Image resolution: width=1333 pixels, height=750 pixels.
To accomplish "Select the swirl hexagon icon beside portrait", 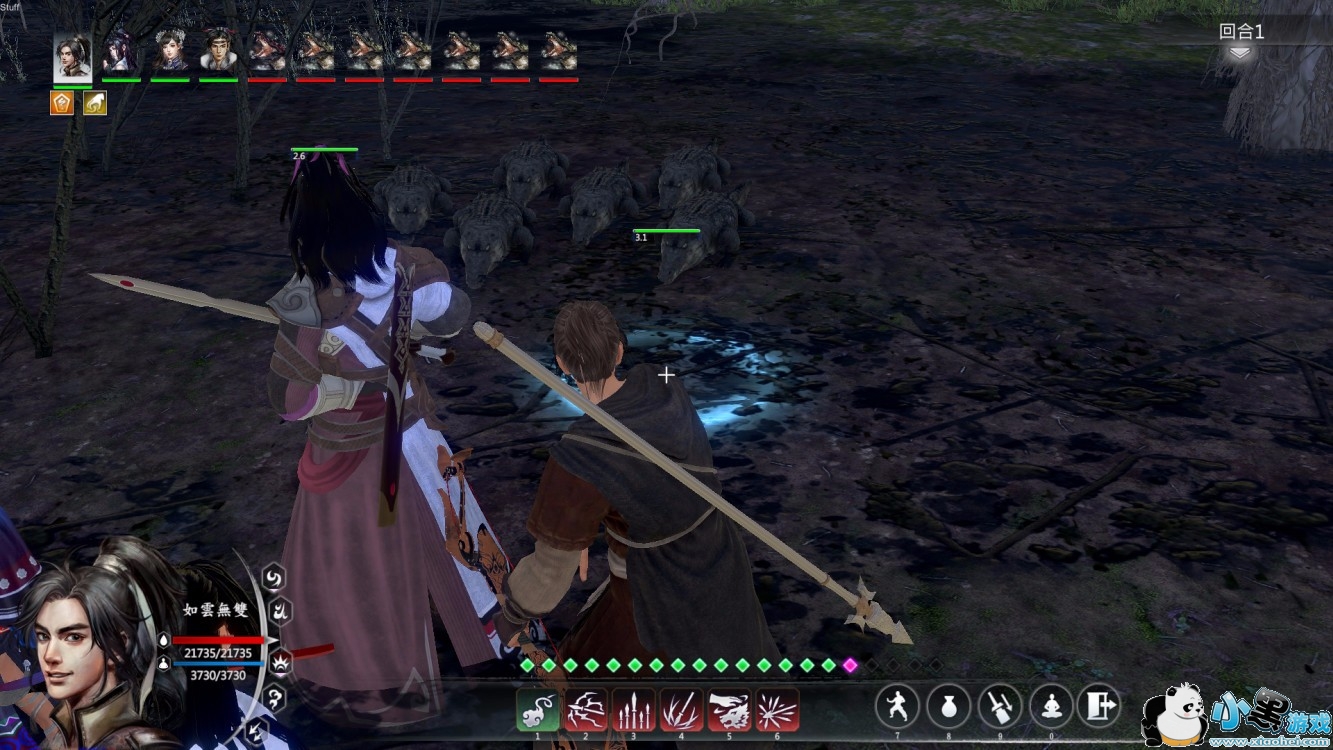I will click(x=274, y=577).
